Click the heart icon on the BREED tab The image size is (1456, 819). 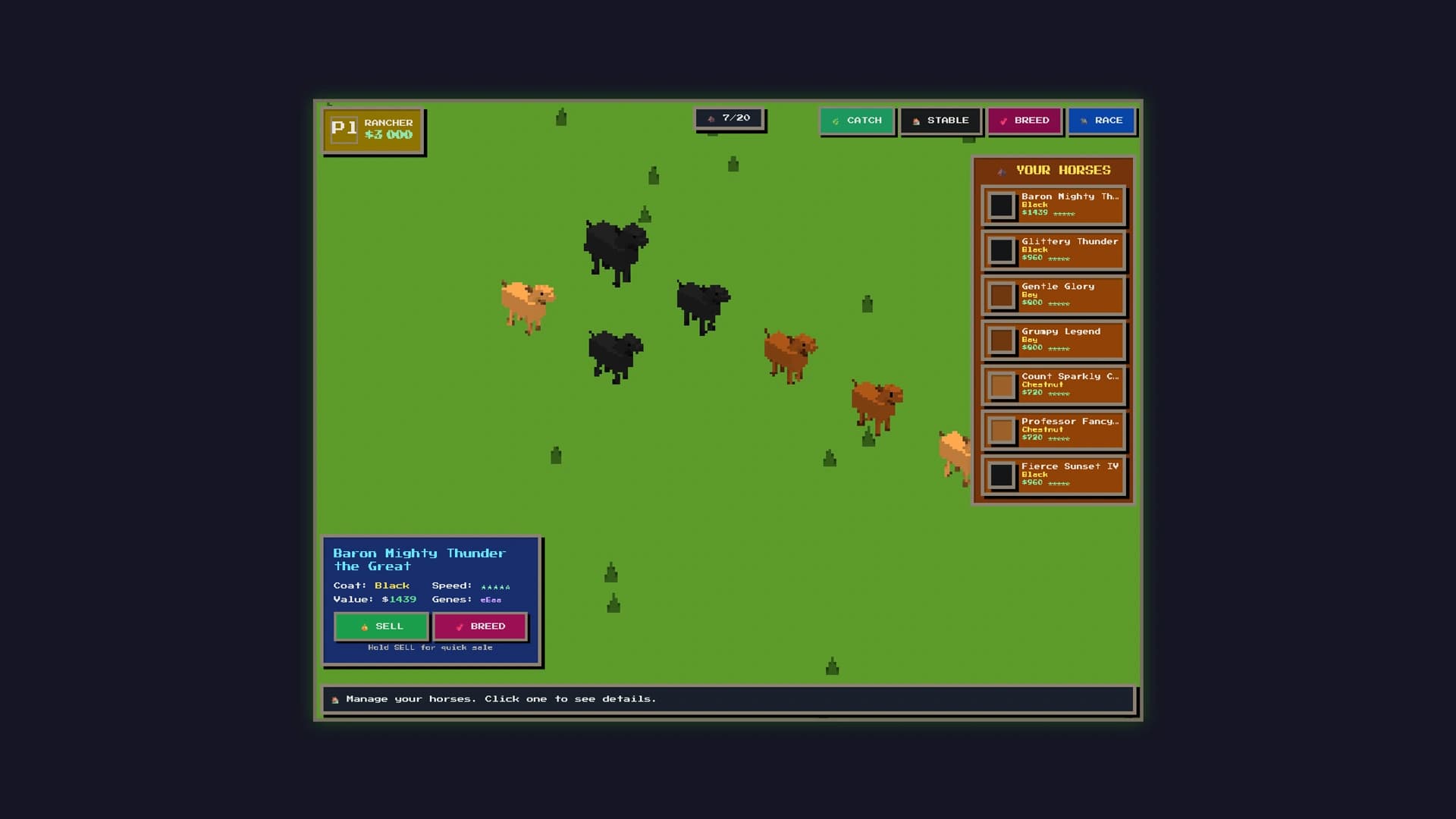pos(1003,121)
